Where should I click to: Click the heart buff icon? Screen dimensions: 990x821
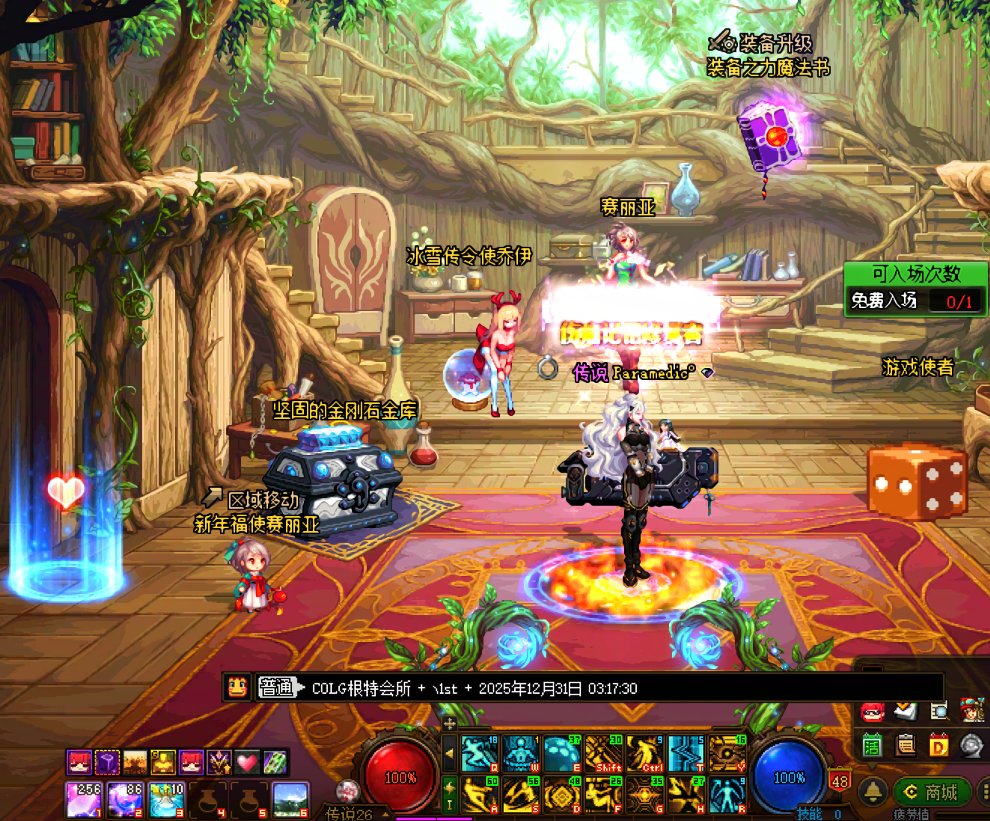point(246,762)
